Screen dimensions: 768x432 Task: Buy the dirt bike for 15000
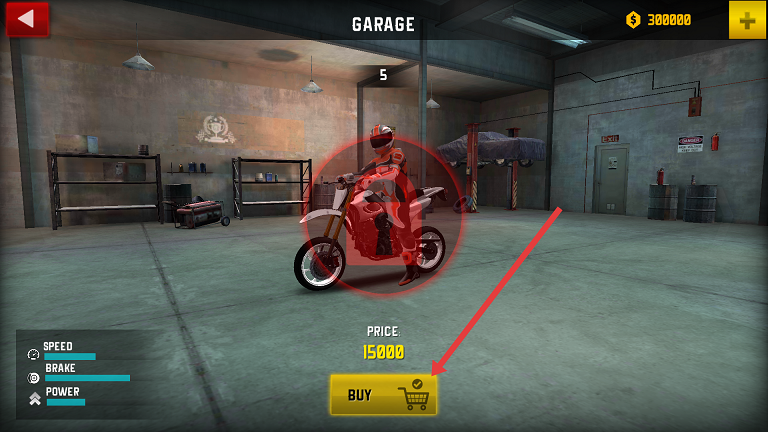click(x=384, y=395)
